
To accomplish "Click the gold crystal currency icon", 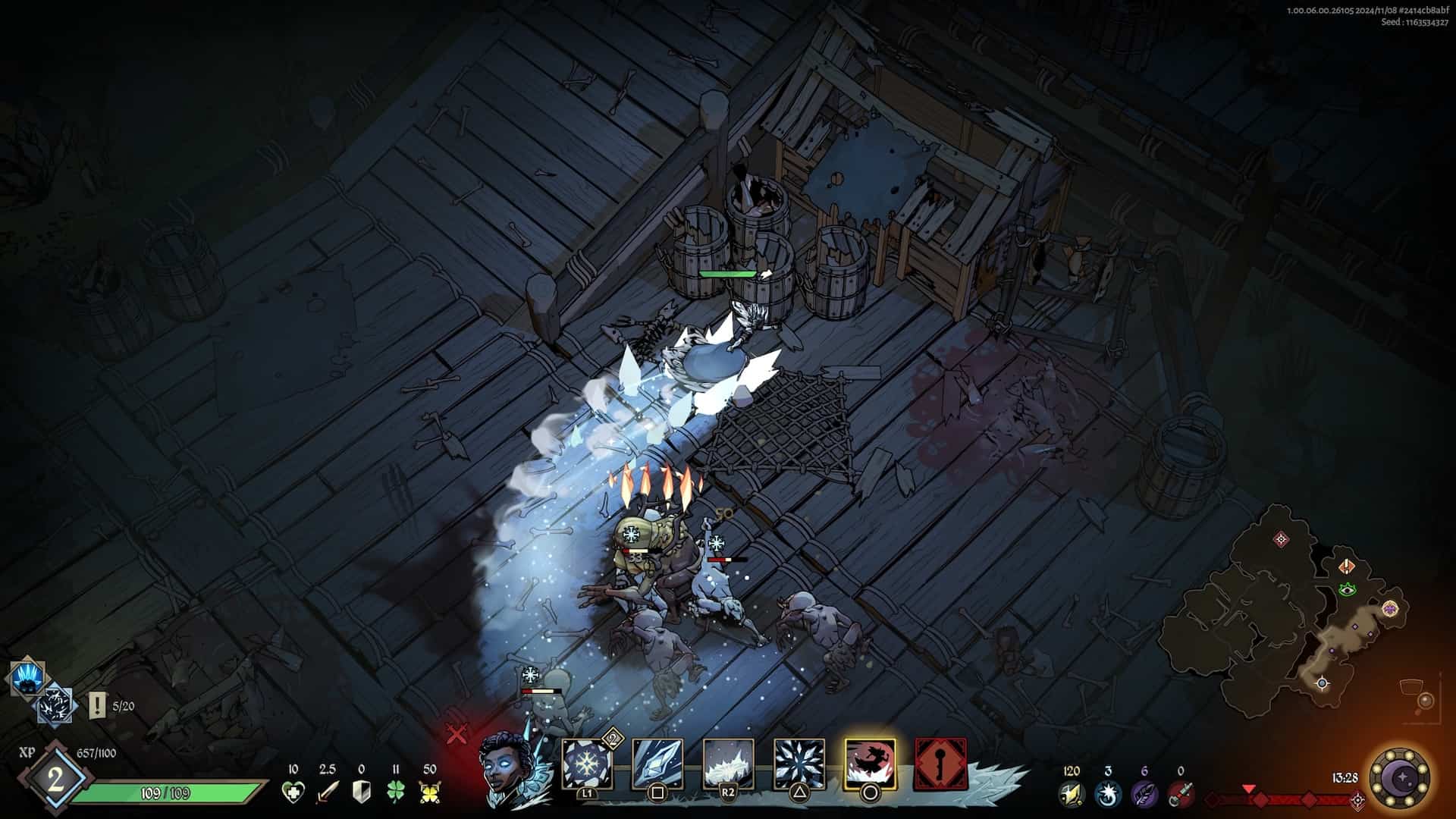I will [x=1071, y=794].
